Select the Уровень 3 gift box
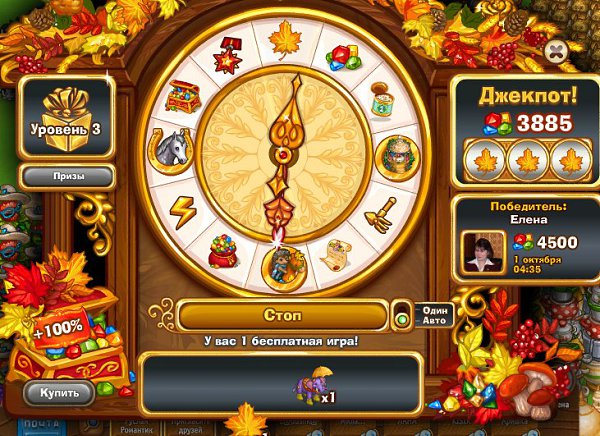600x436 pixels. pos(67,115)
